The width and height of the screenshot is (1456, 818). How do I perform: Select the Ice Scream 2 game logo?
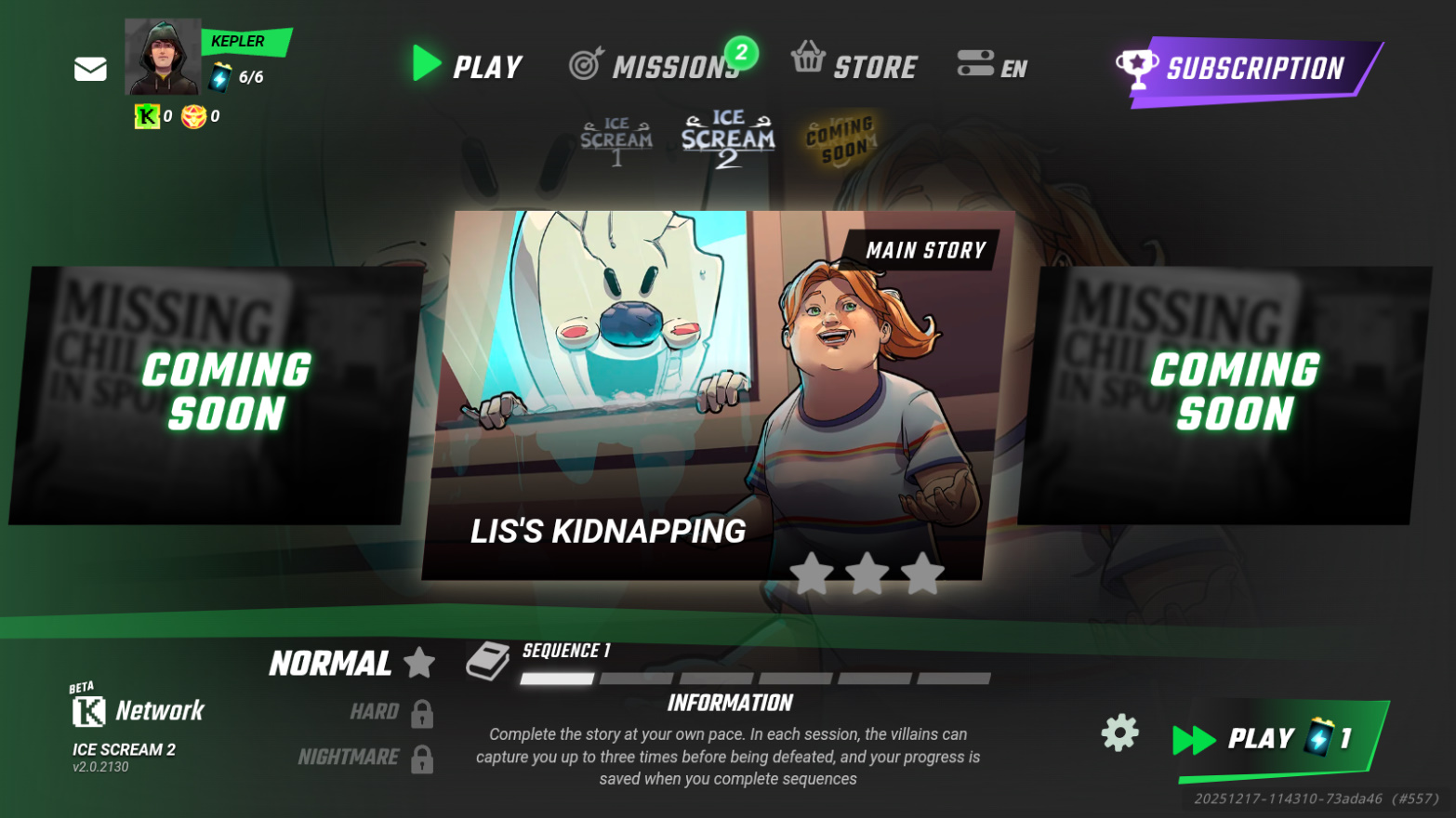tap(727, 139)
